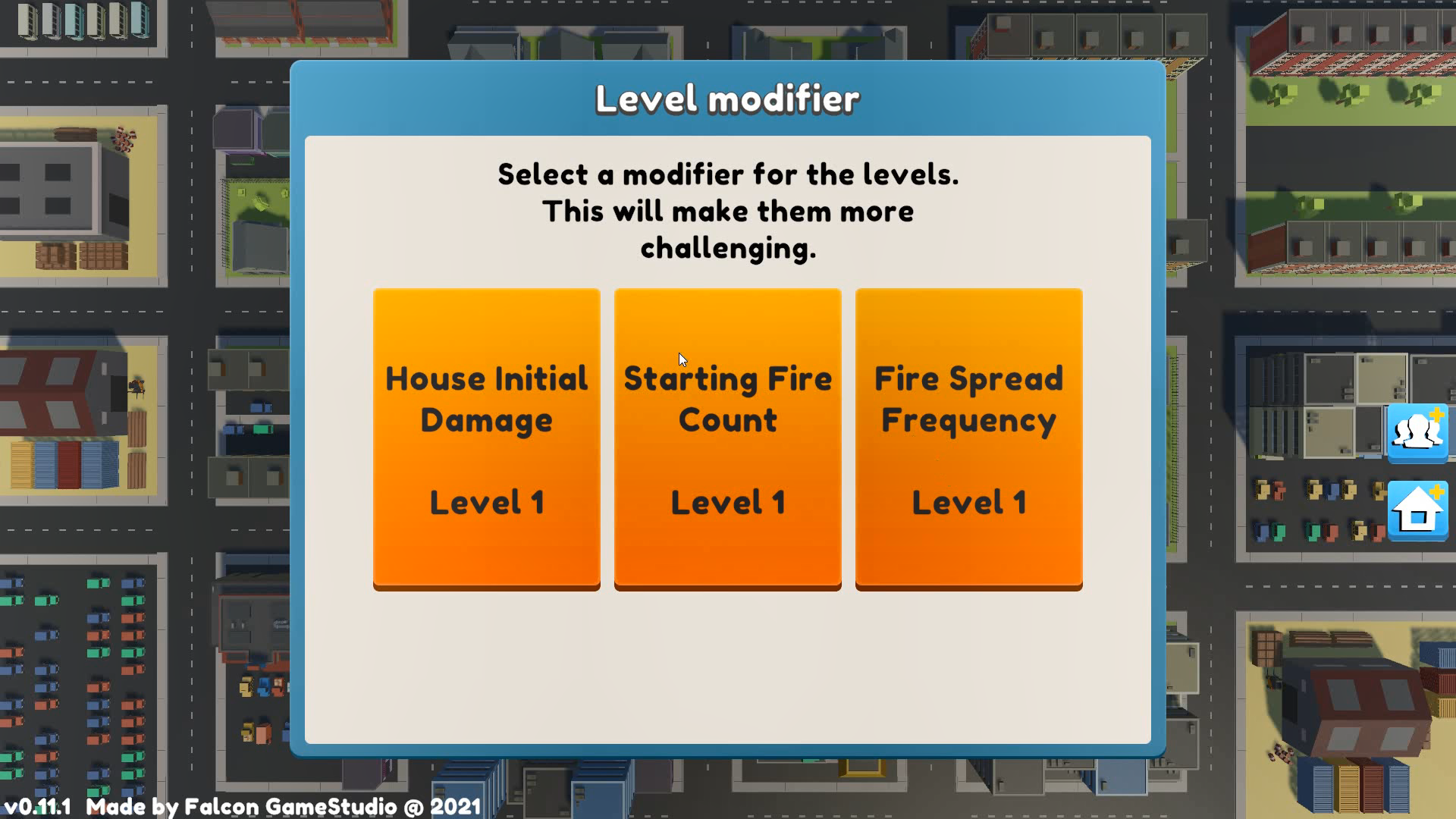Click the version text v0.11.1
This screenshot has width=1456, height=819.
[x=39, y=807]
